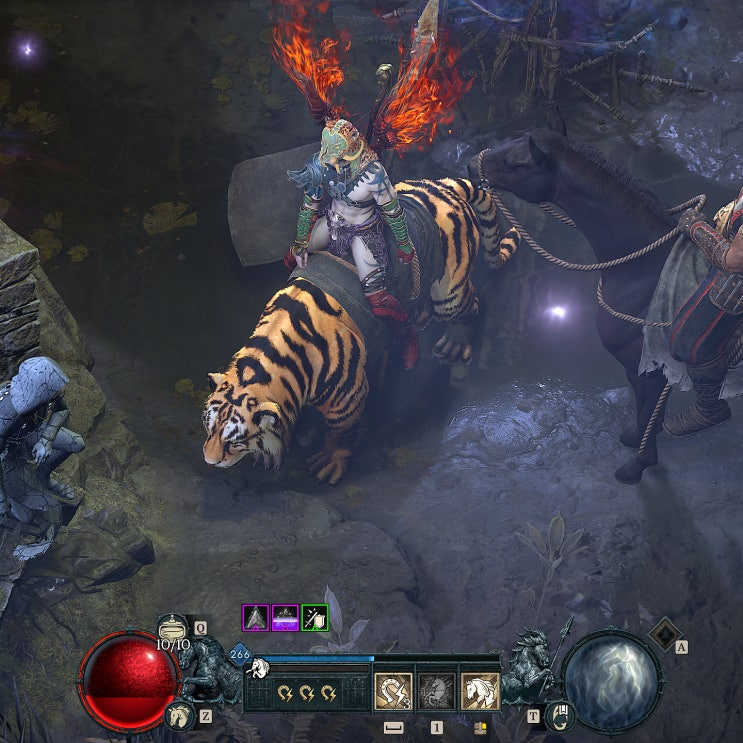Activate the horseshoe spur ability
This screenshot has height=743, width=743.
click(x=393, y=691)
